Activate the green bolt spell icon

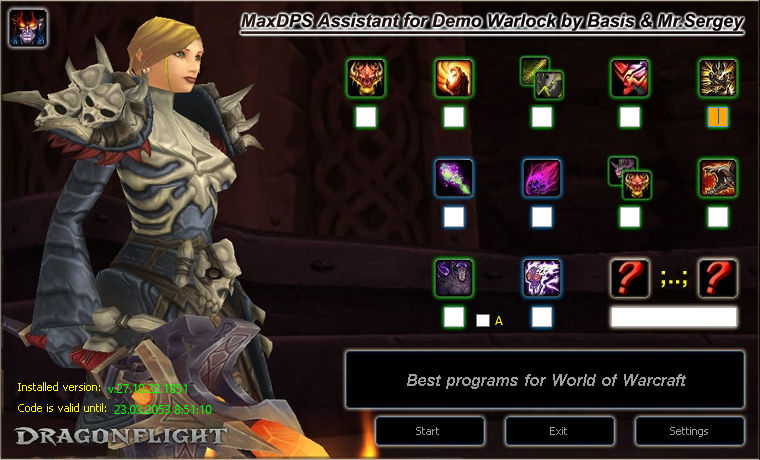pos(454,177)
